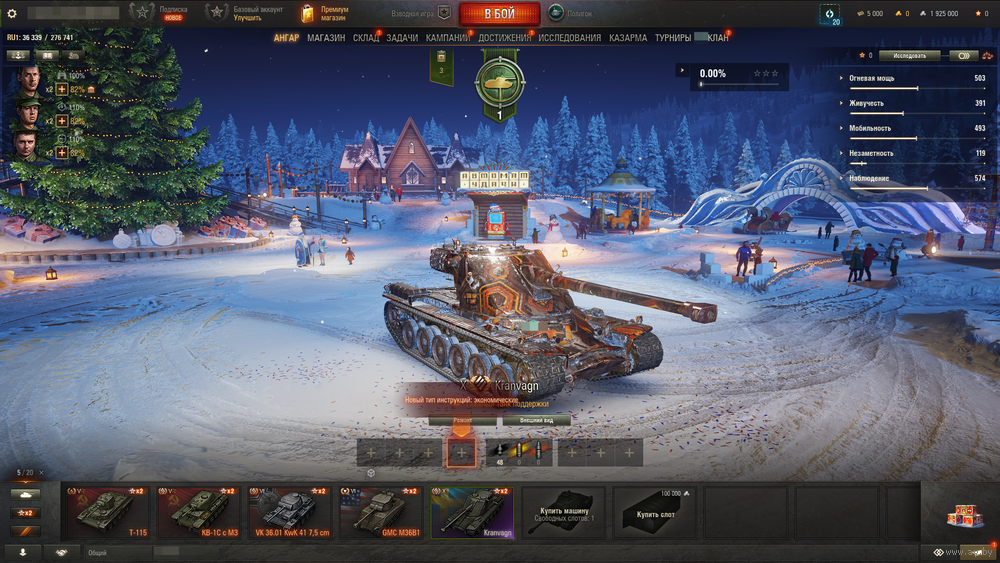Go to the ЗАДАЧИ tab
The image size is (1000, 563).
point(402,38)
